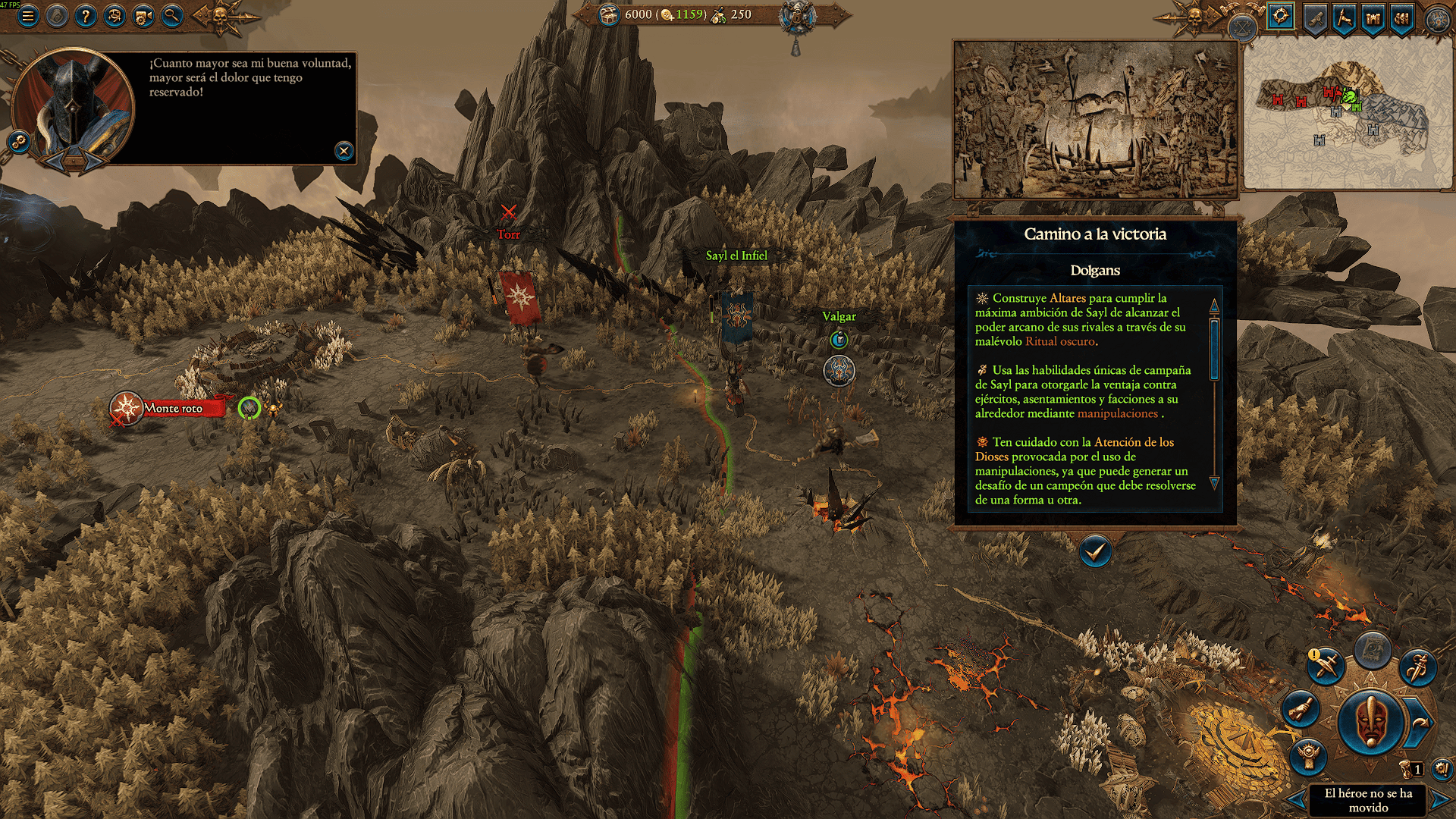Open the dagger-shaped button in the turn wheel
Screen dimensions: 1456x819
(1417, 667)
